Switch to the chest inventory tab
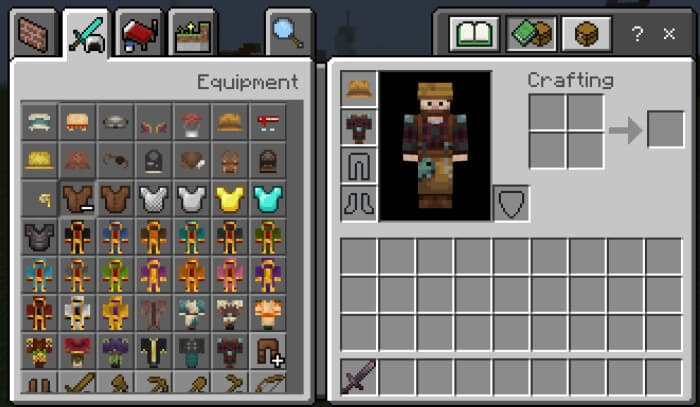 click(586, 36)
